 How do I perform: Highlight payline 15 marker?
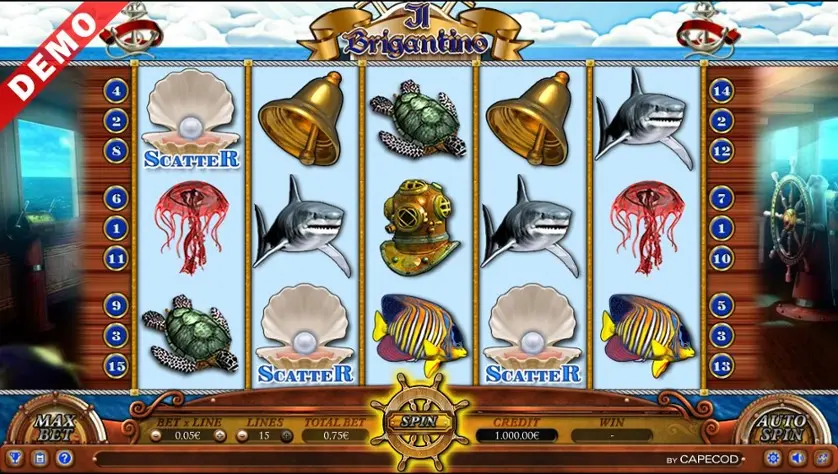click(x=116, y=367)
